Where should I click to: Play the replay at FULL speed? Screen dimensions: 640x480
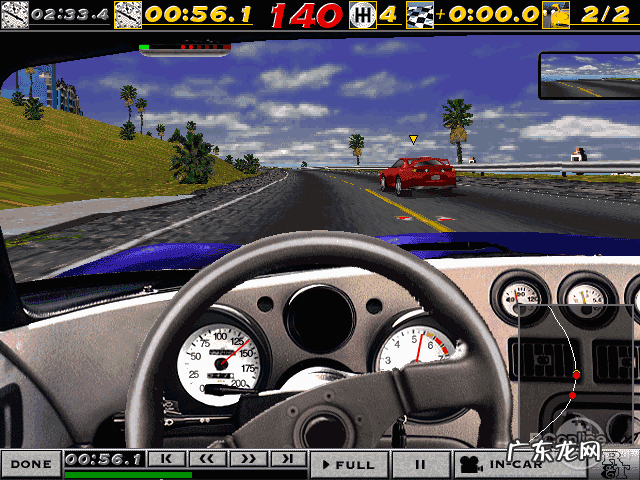(346, 464)
